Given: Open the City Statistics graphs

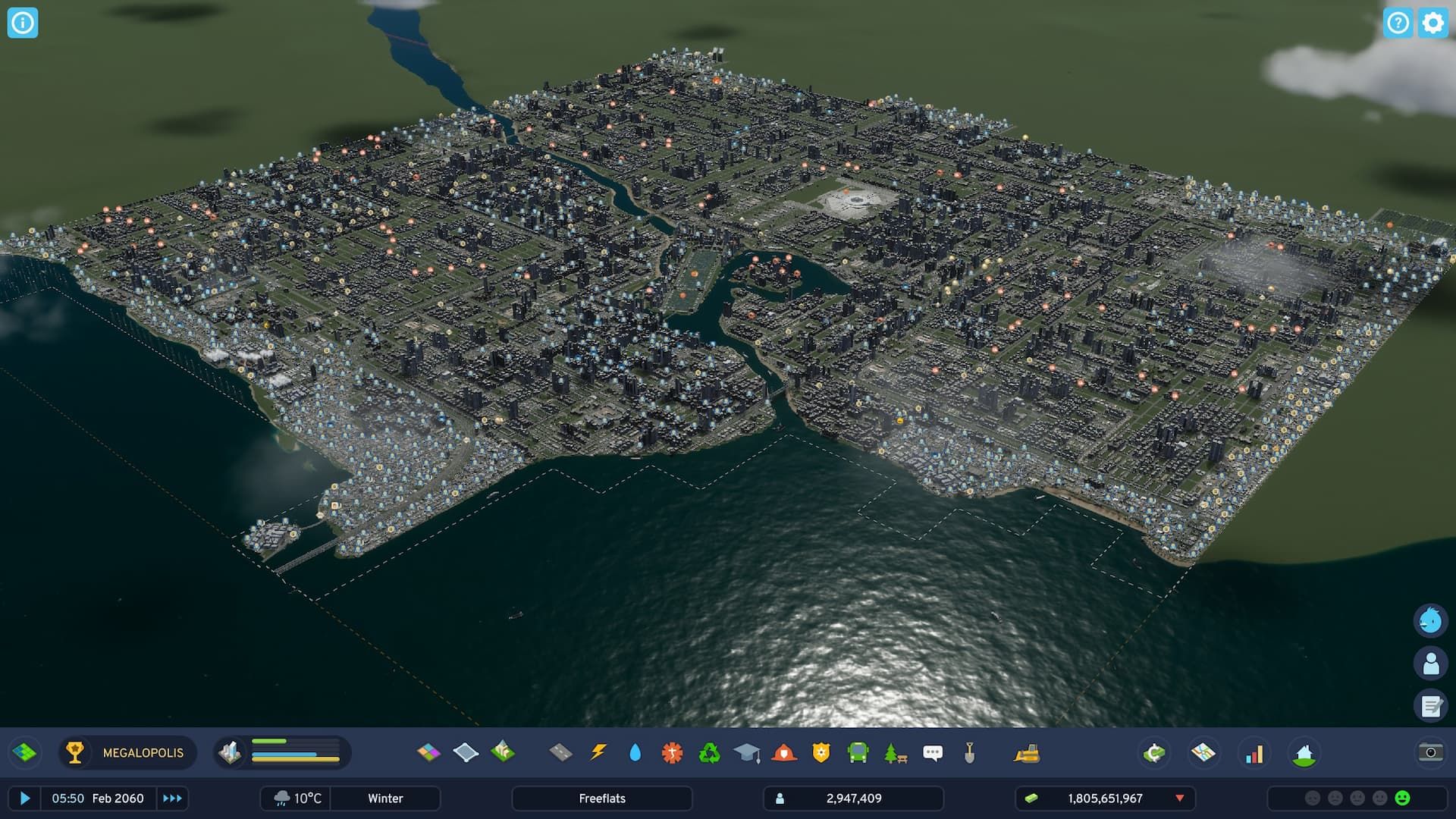Looking at the screenshot, I should coord(1253,753).
